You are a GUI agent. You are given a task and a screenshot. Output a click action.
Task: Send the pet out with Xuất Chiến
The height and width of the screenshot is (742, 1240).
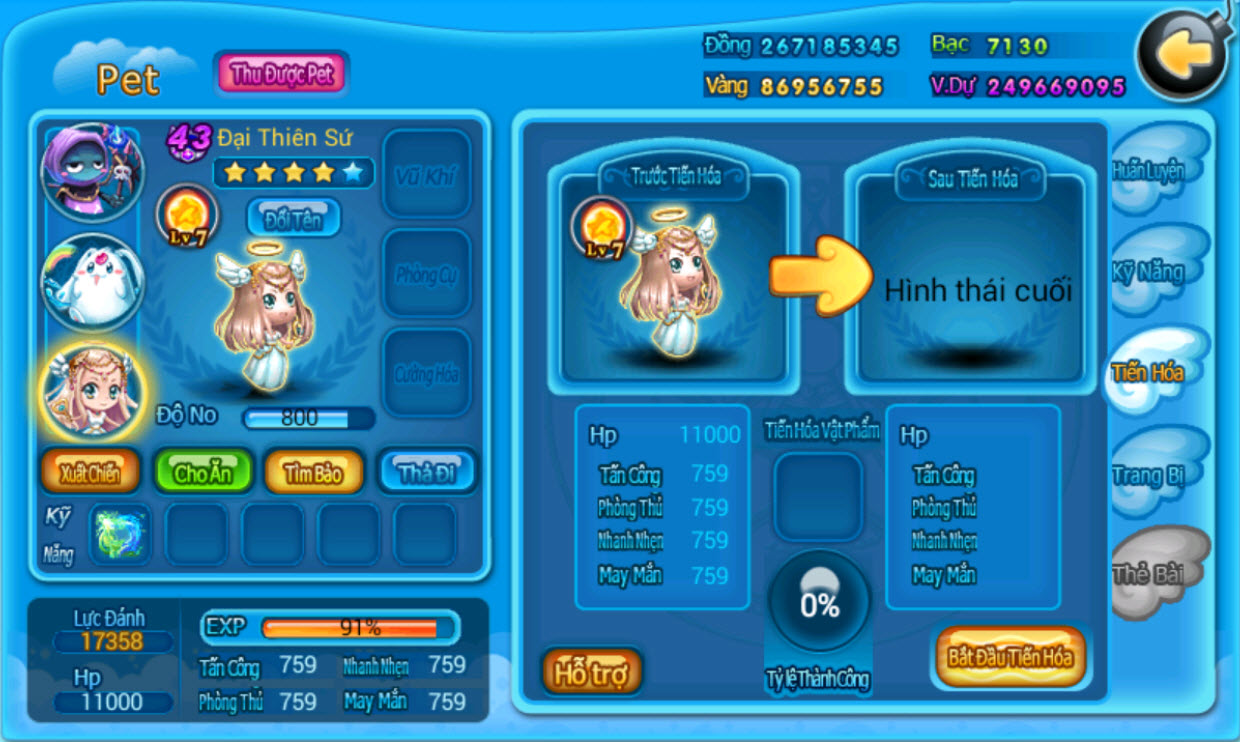tap(90, 473)
